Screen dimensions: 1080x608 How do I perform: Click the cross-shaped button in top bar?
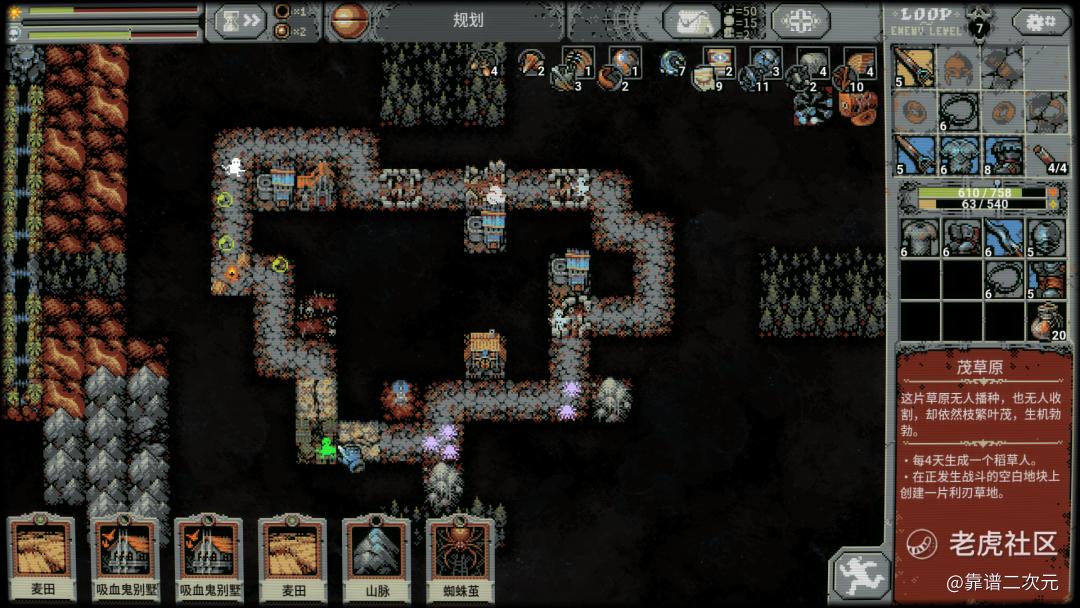click(x=799, y=21)
